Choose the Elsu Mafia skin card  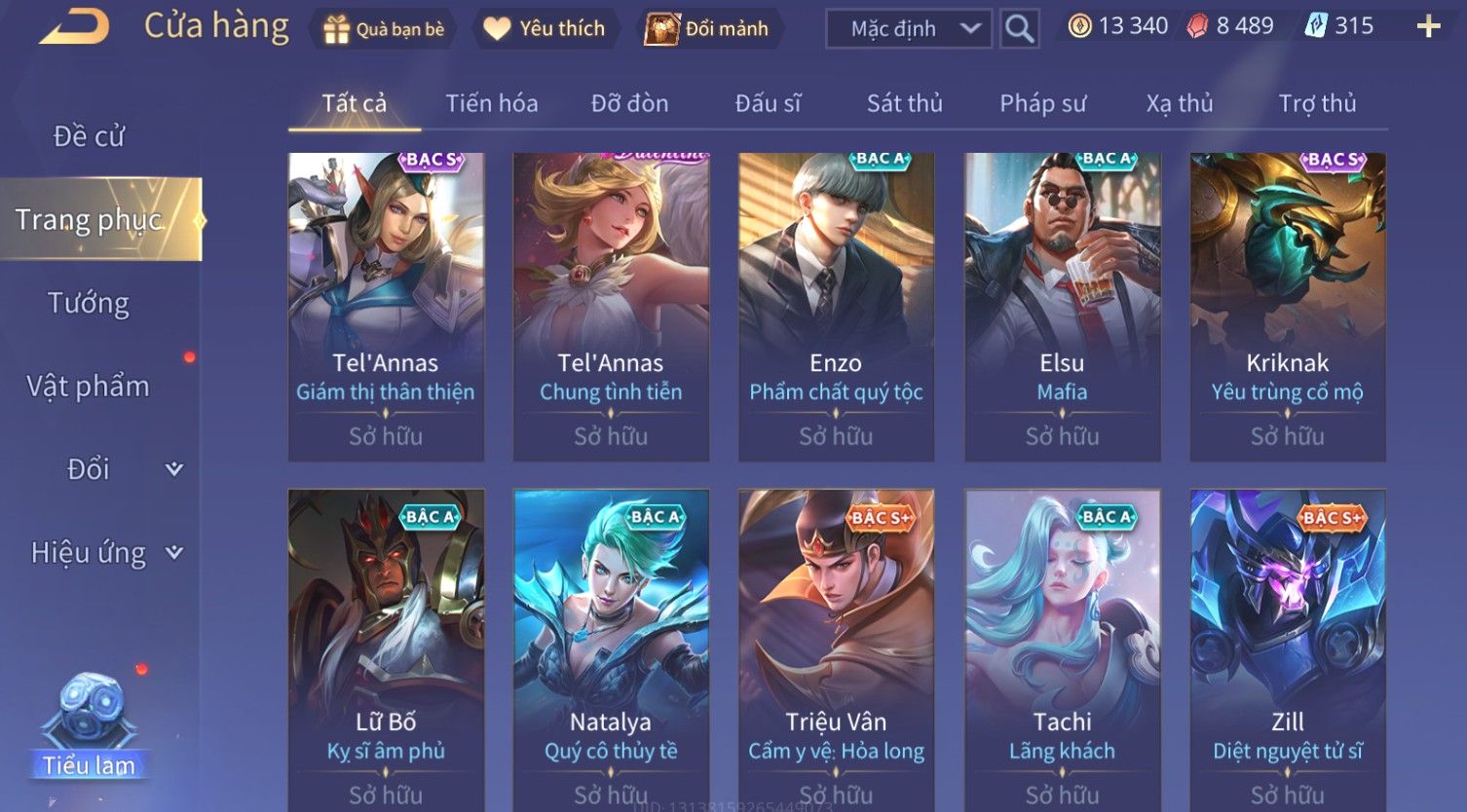1062,307
